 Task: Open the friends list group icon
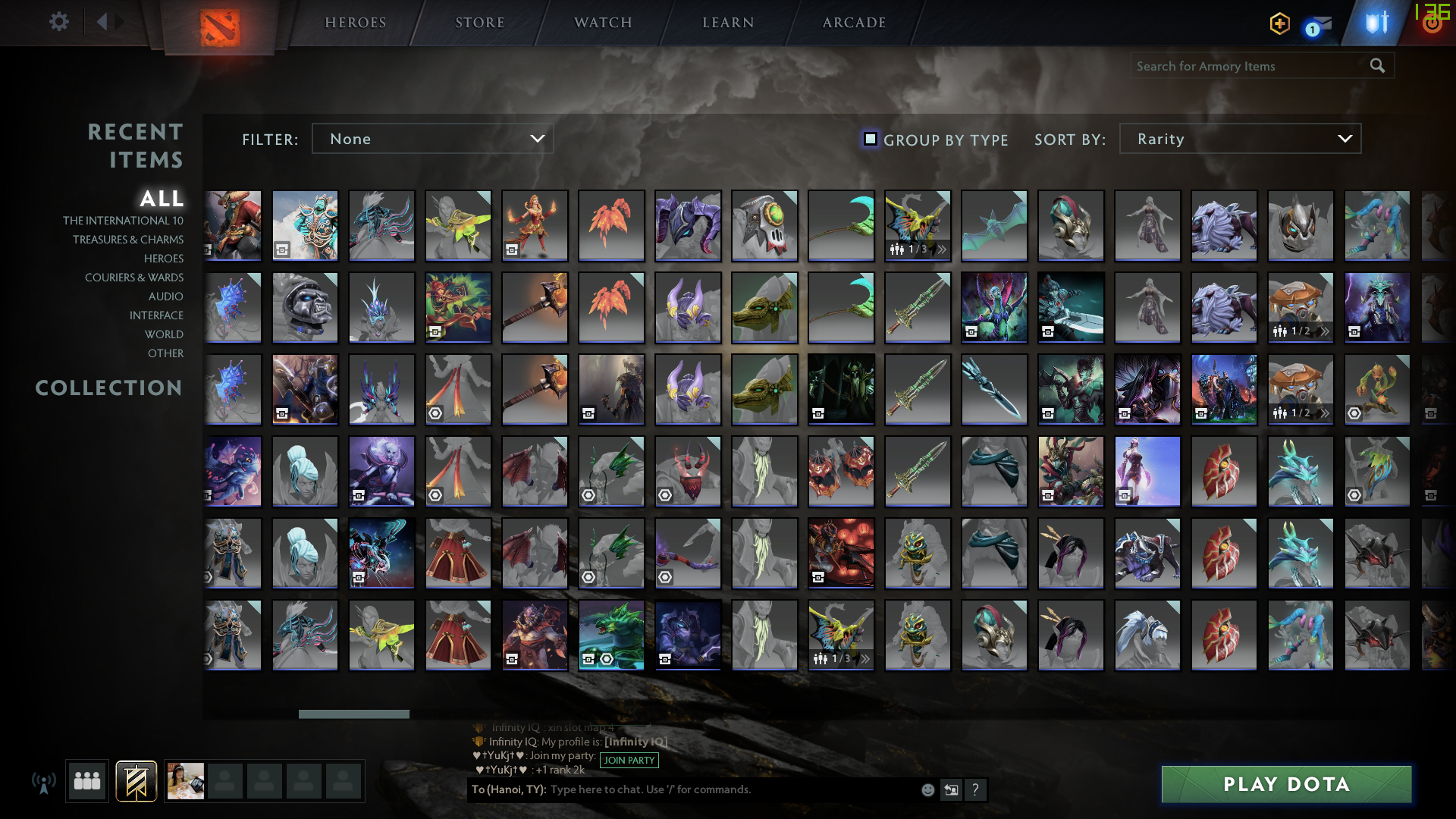coord(86,781)
